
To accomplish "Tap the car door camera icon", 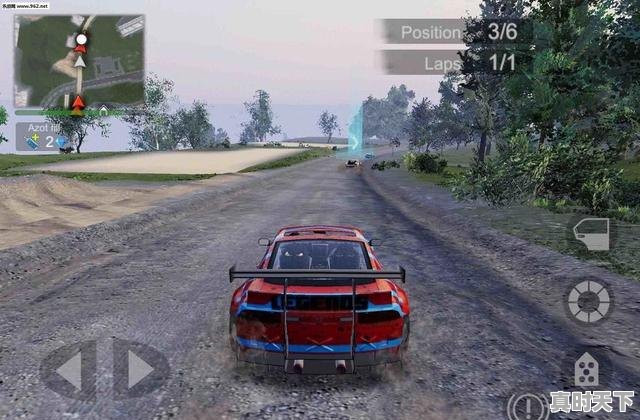I will click(591, 235).
